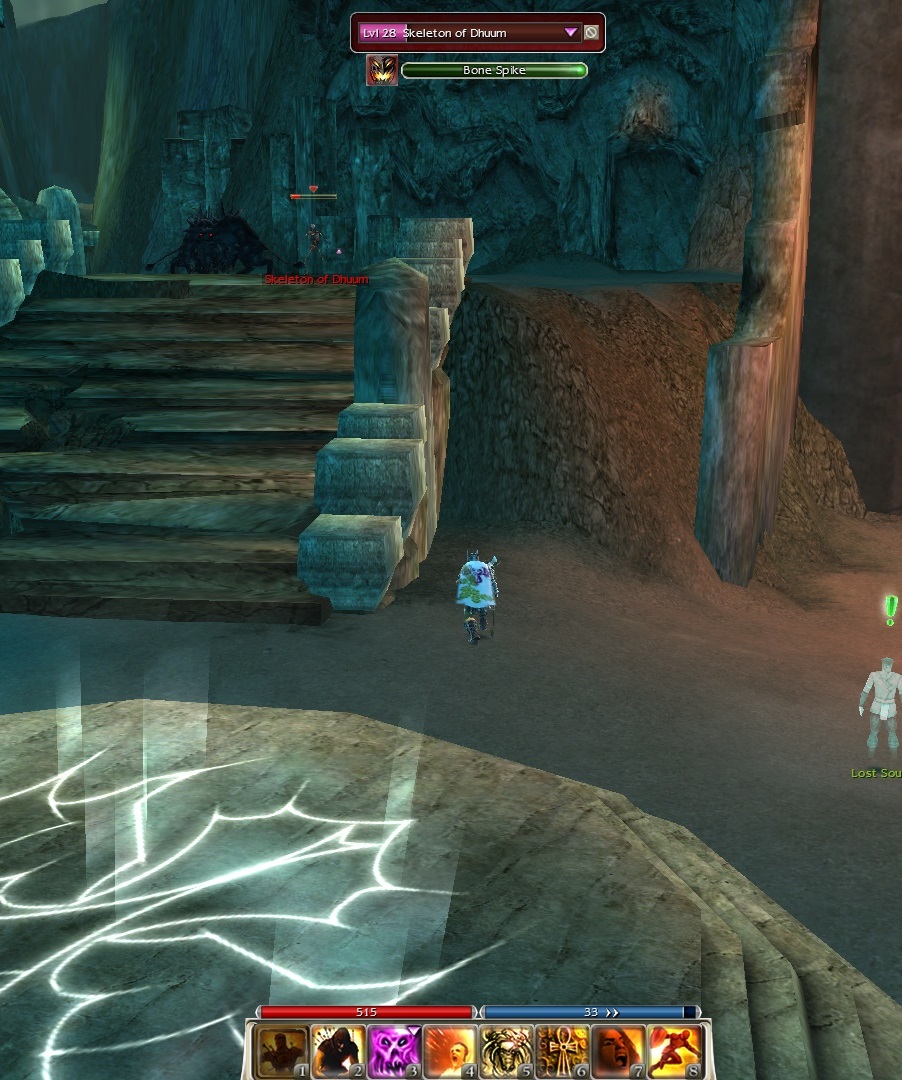This screenshot has height=1080, width=902.
Task: Activate the shouting man skill in slot 4
Action: (449, 1050)
